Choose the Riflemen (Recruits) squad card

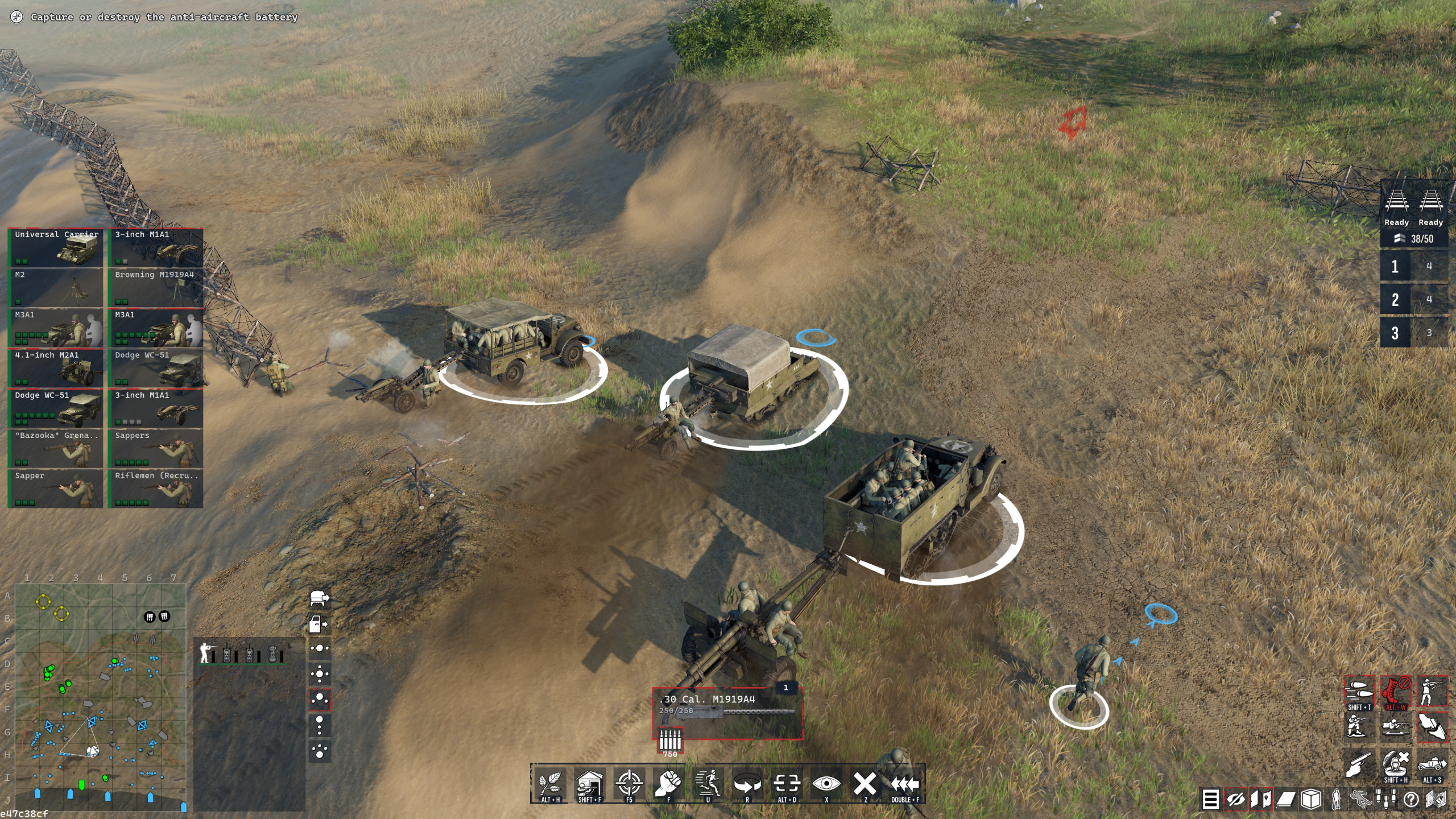(156, 489)
